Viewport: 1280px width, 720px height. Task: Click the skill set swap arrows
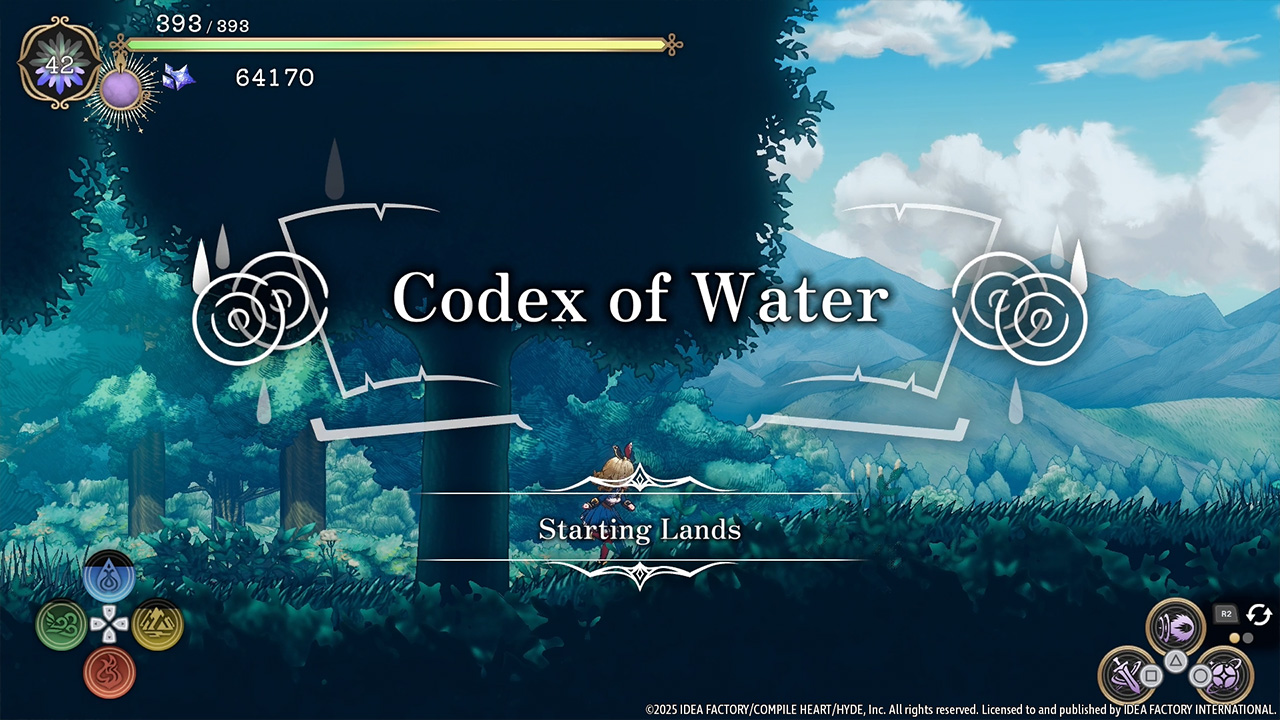pyautogui.click(x=1257, y=614)
